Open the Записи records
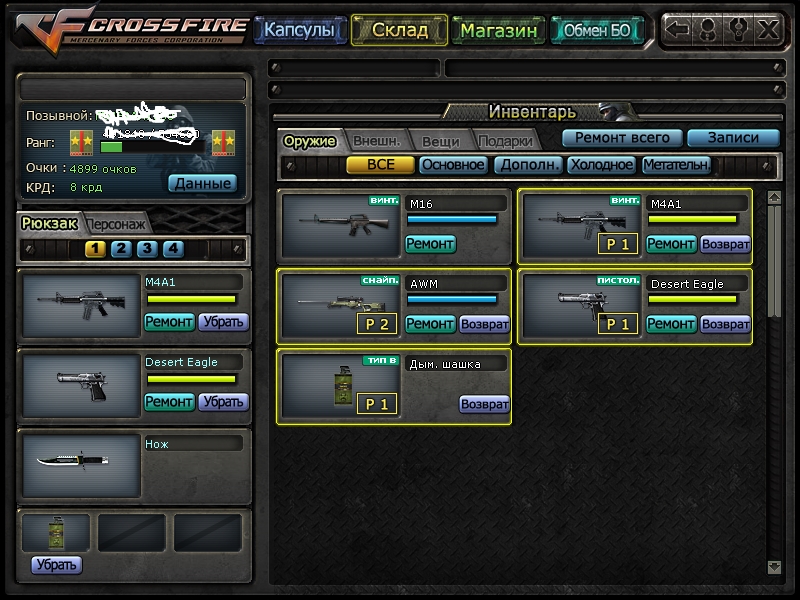This screenshot has height=600, width=800. tap(733, 138)
